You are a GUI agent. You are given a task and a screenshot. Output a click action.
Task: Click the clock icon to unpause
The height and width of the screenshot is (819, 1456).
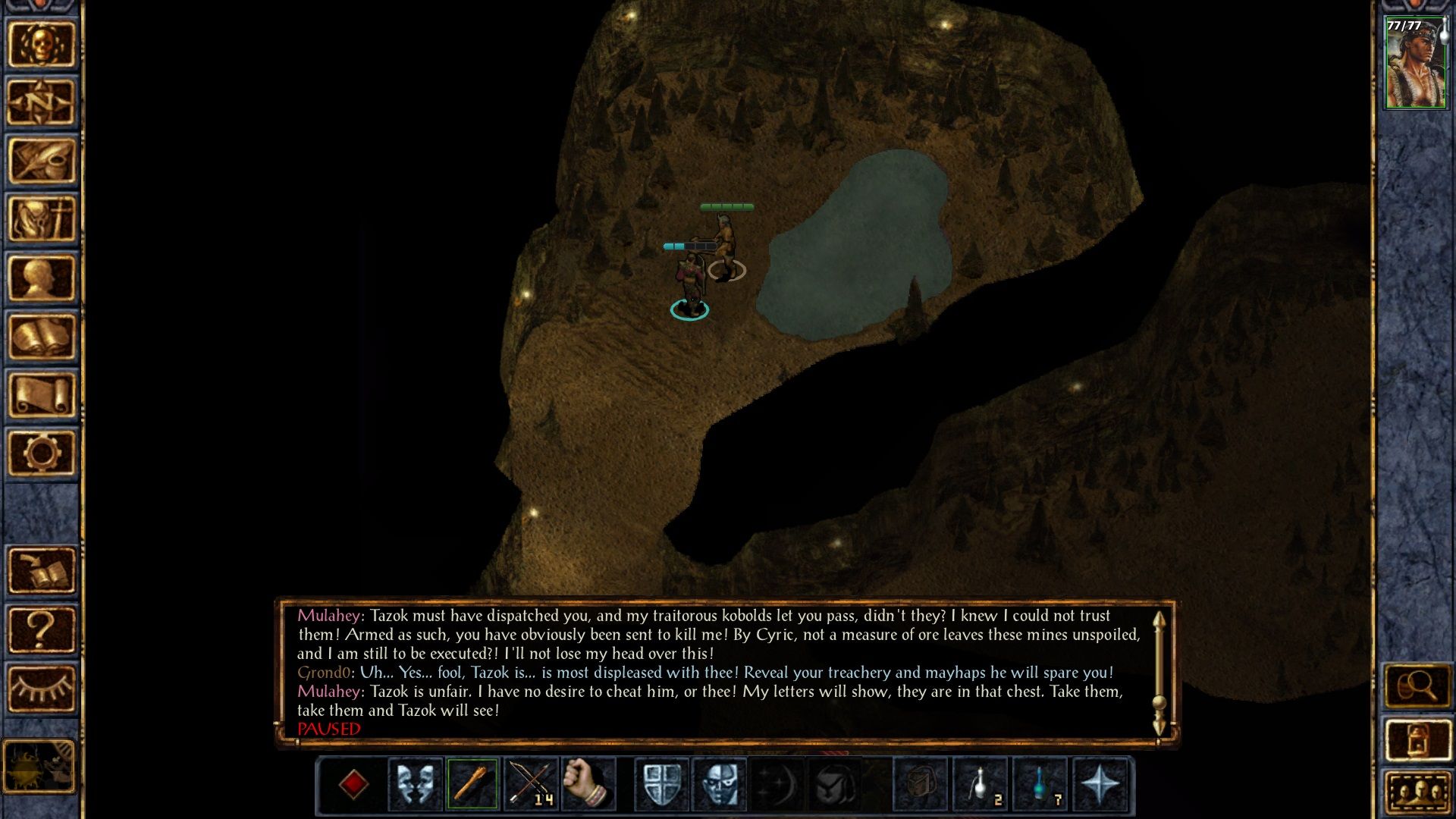click(39, 767)
